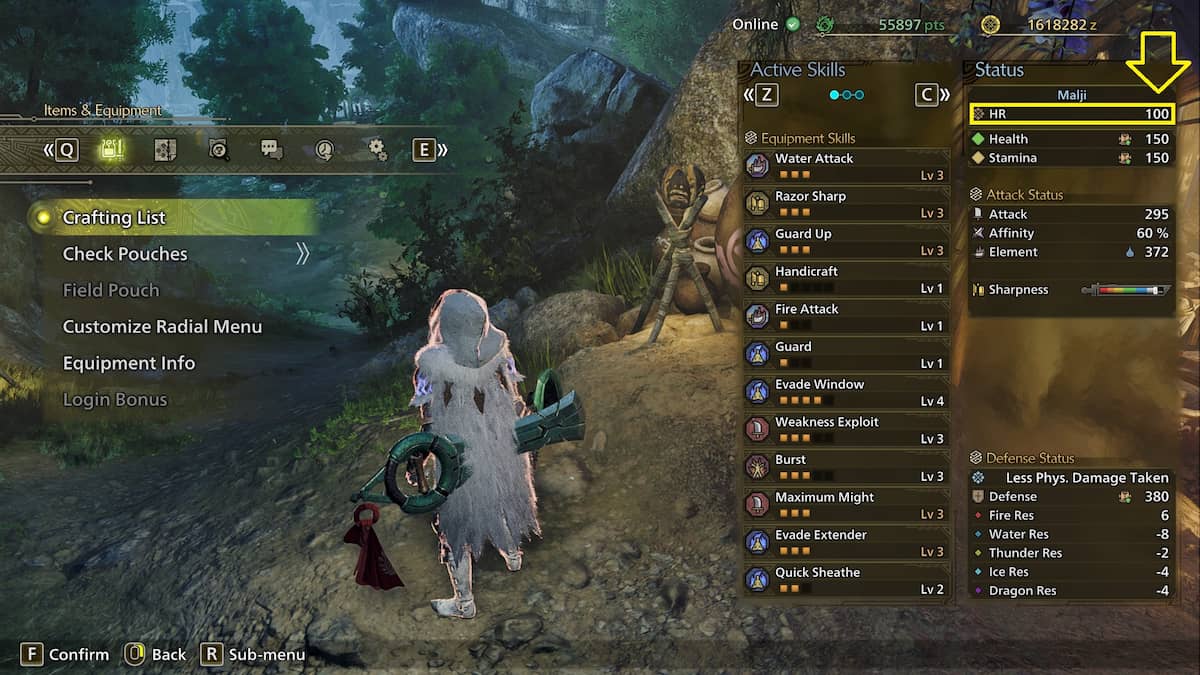1200x675 pixels.
Task: Switch to the speech bubbles communication tab
Action: pos(272,150)
